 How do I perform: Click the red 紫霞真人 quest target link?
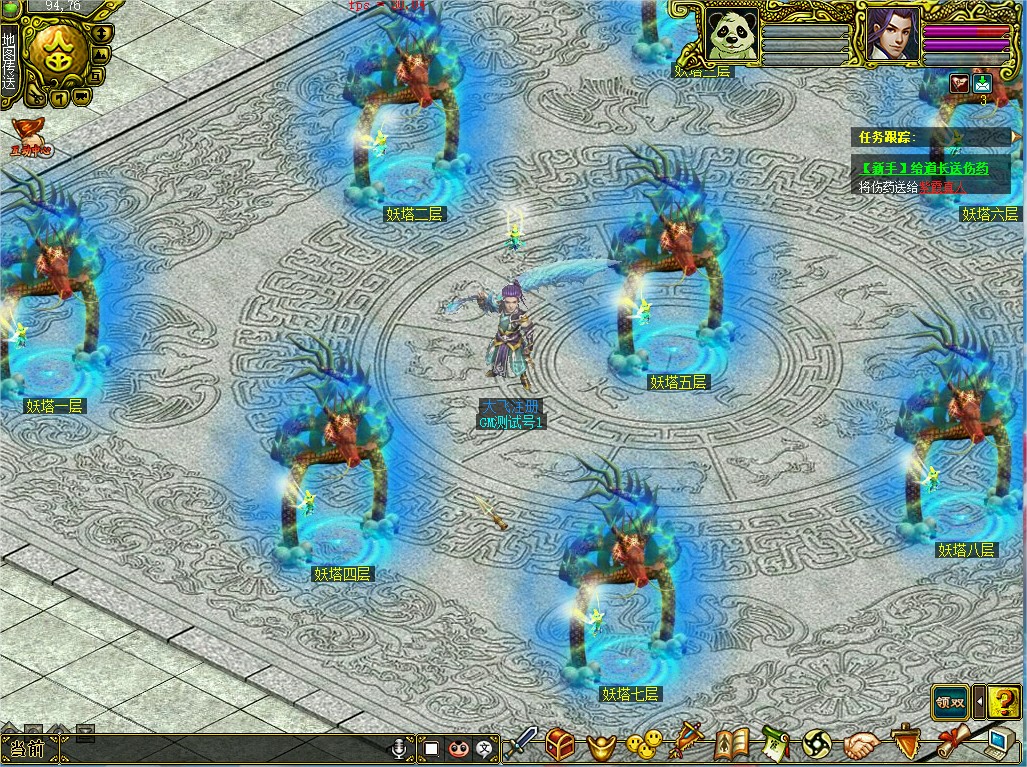point(943,187)
